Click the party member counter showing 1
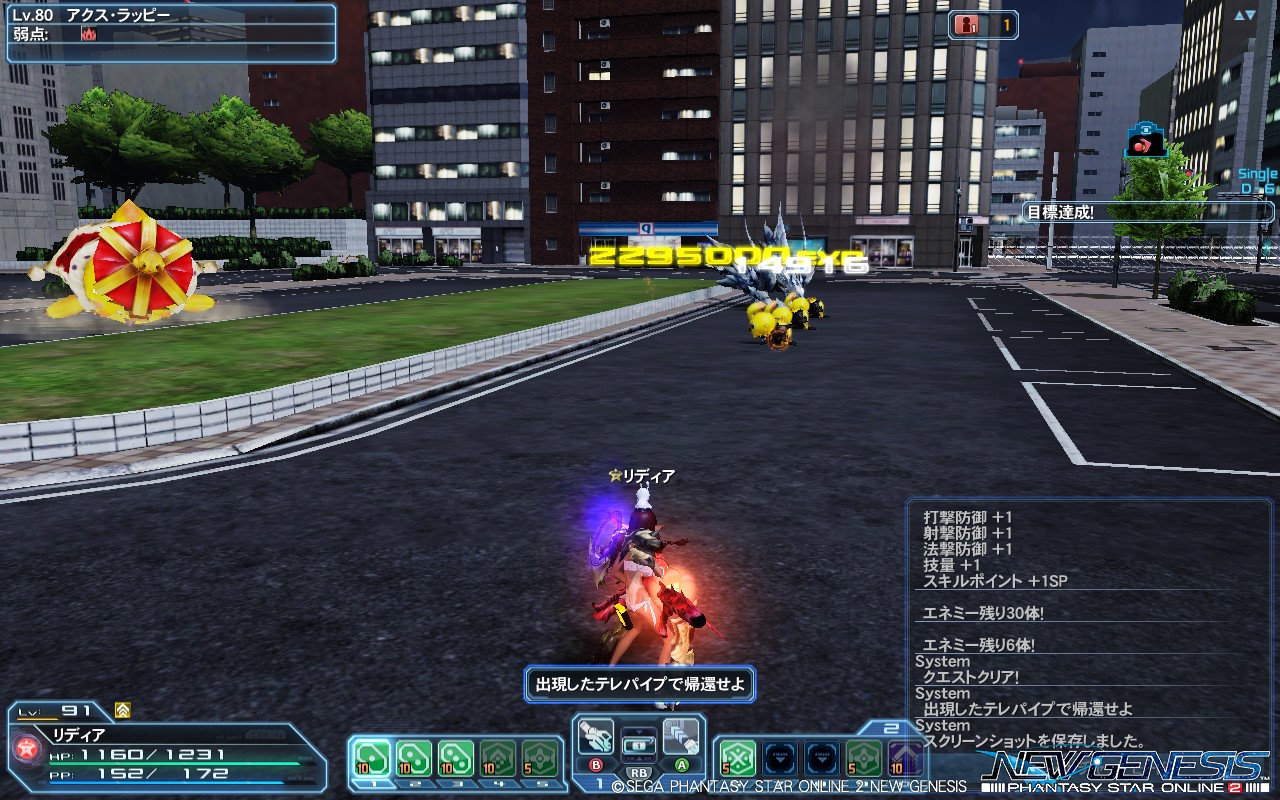Image resolution: width=1280 pixels, height=800 pixels. tap(985, 25)
